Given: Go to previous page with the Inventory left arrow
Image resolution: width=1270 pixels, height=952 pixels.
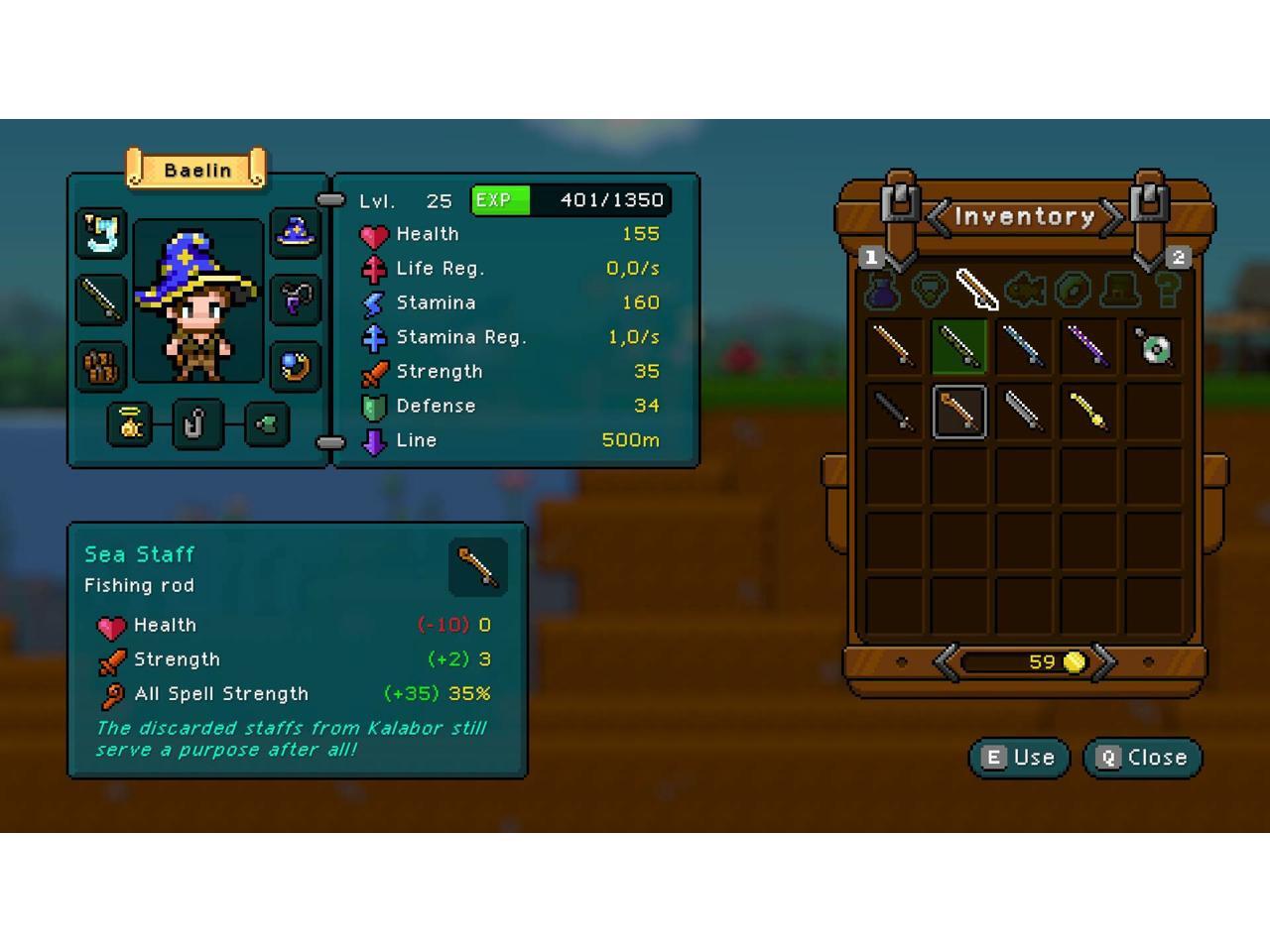Looking at the screenshot, I should coord(938,216).
